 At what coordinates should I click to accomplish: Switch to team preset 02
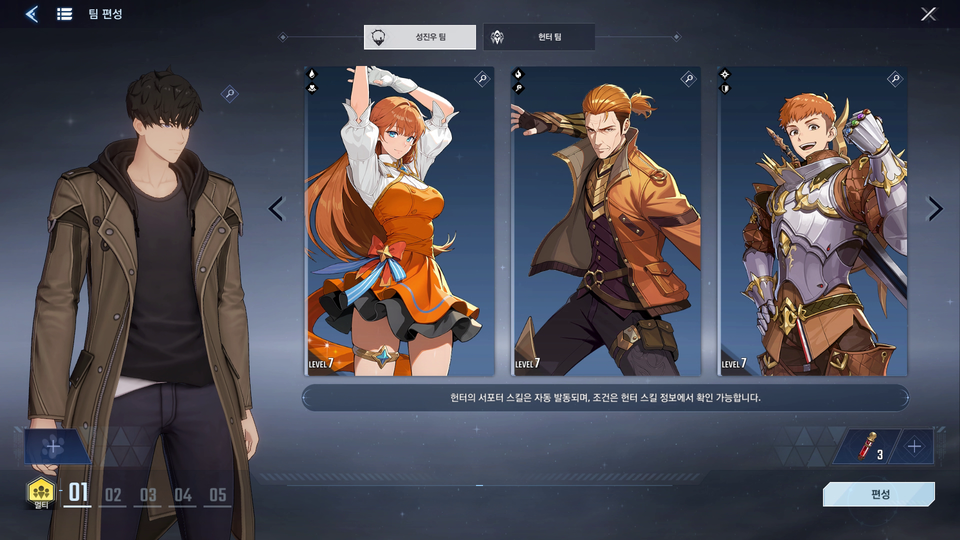point(113,494)
